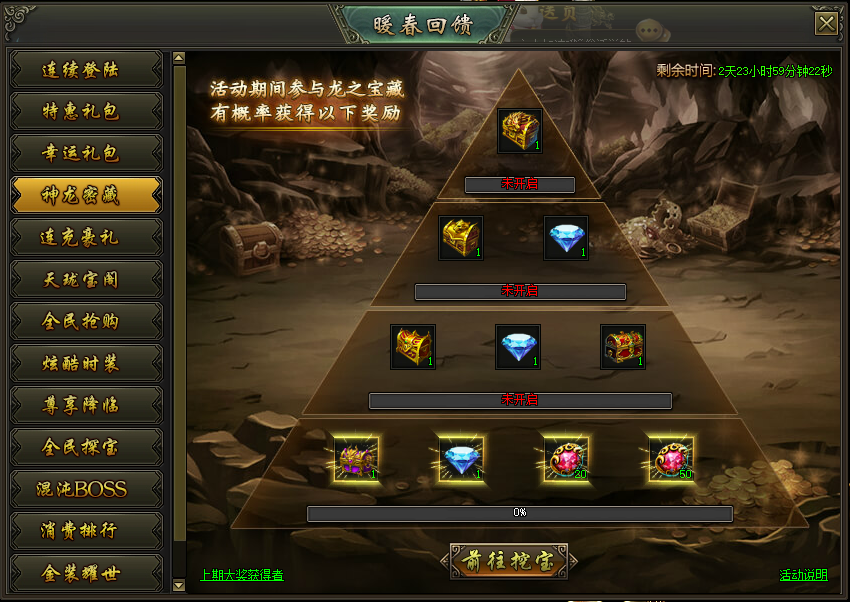Select the top pyramid treasure chest reward
Viewport: 850px width, 602px height.
pos(520,131)
